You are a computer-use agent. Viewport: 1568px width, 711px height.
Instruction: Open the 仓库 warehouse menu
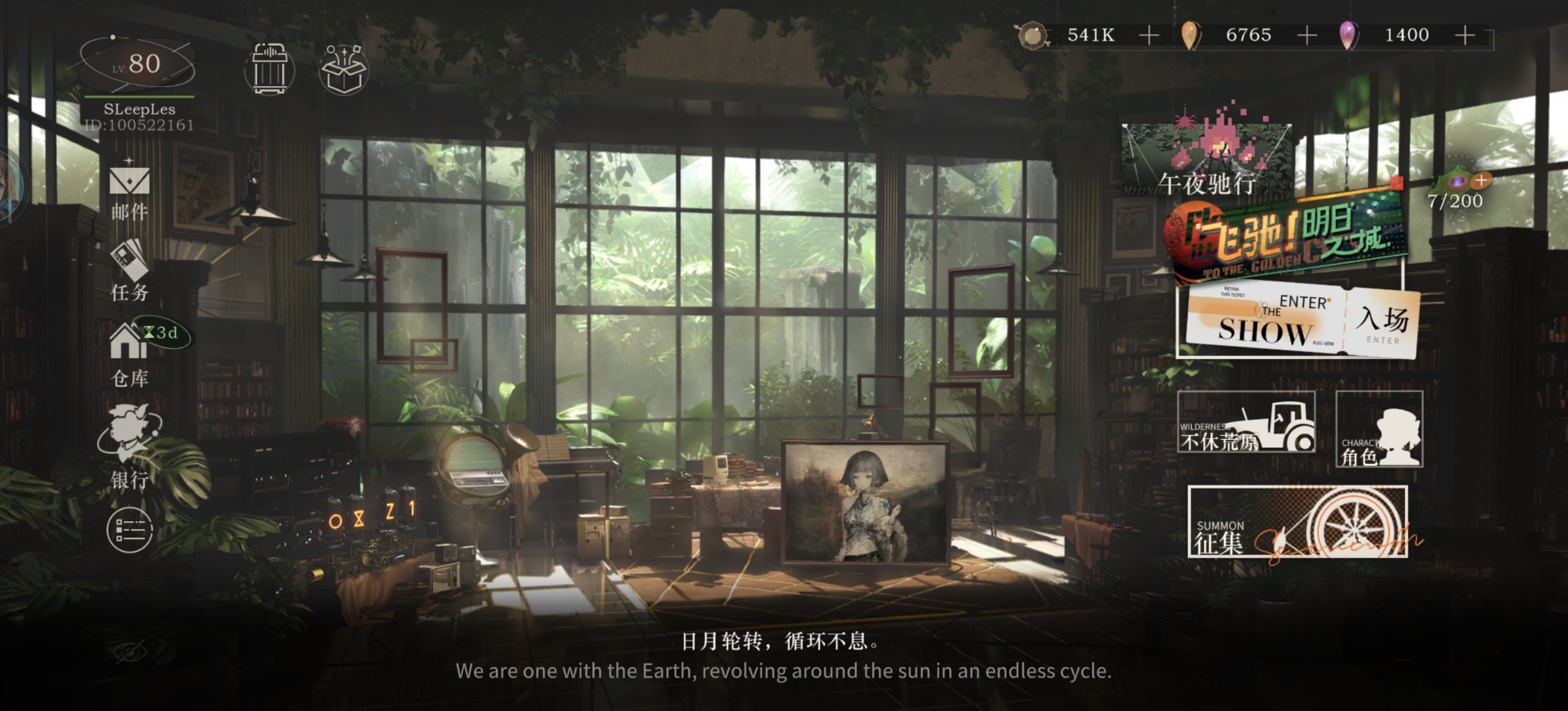(x=129, y=353)
